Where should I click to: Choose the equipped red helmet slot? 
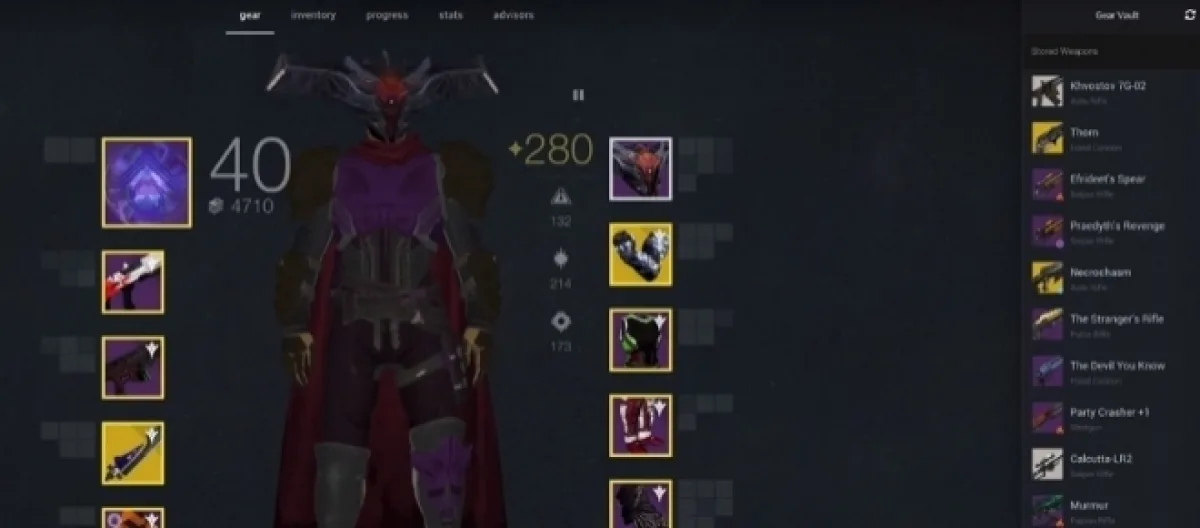pyautogui.click(x=640, y=169)
